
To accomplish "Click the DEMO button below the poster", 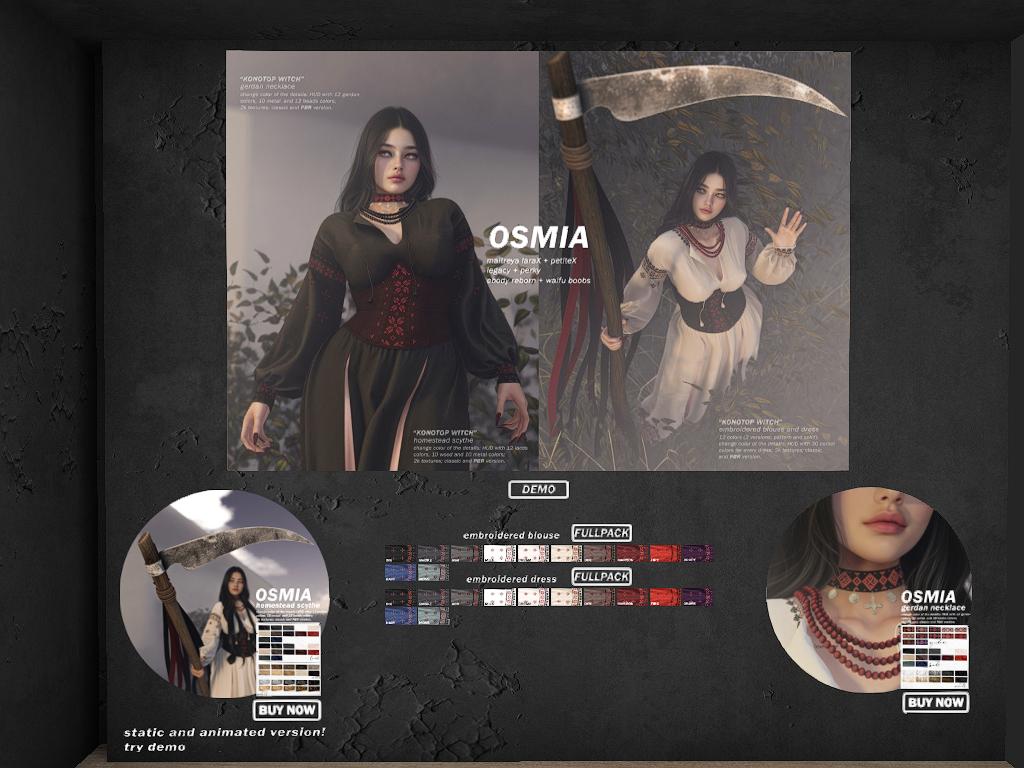I will 538,490.
